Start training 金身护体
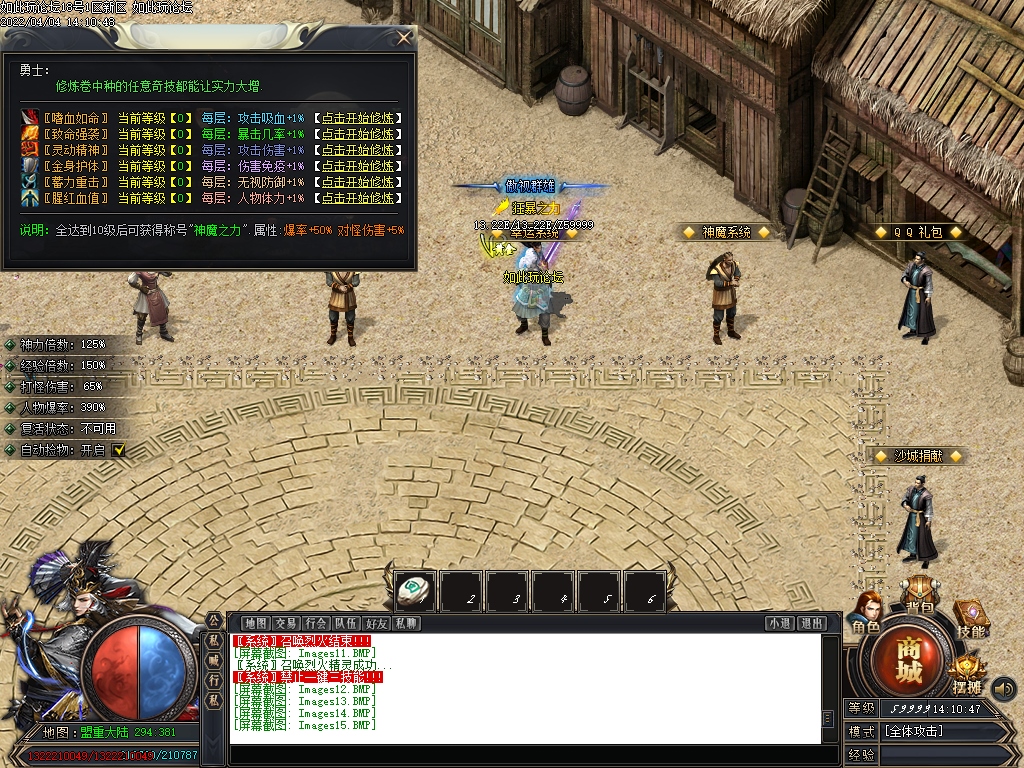 coord(358,166)
